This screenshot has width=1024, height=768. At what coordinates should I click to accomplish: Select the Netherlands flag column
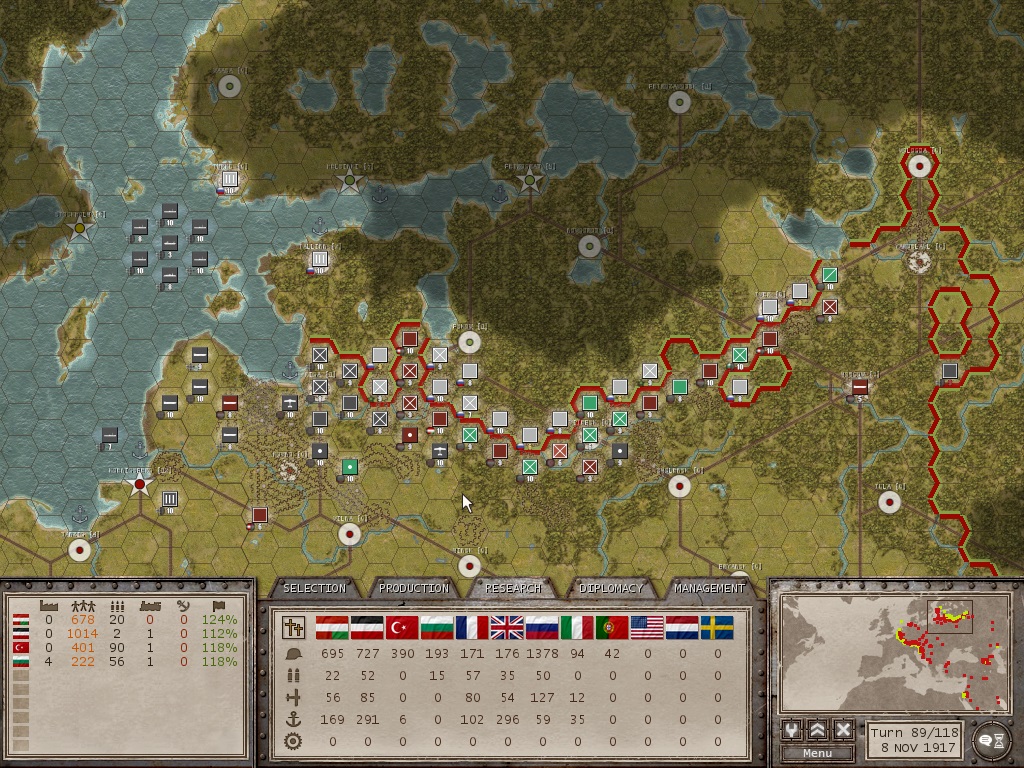pos(682,628)
